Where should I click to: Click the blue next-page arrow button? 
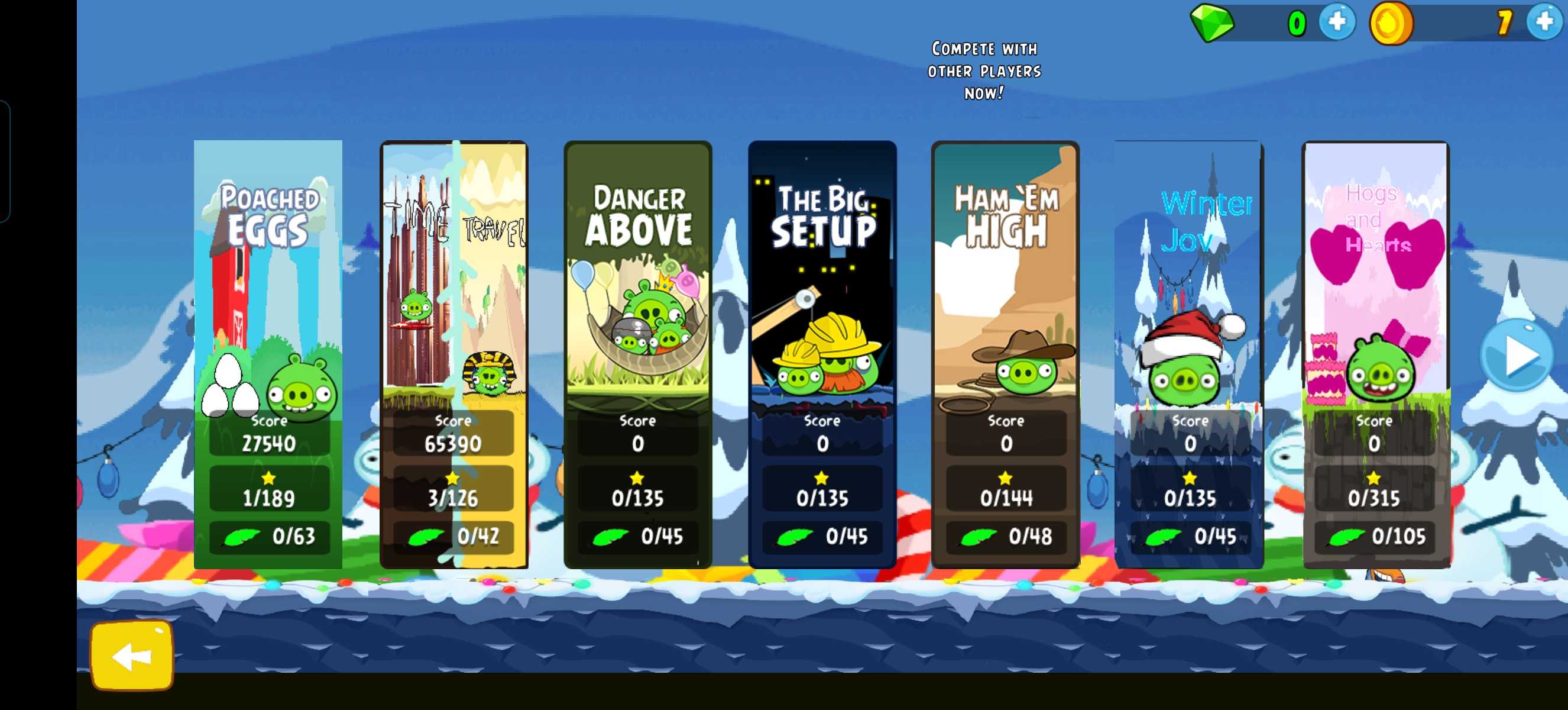tap(1517, 356)
